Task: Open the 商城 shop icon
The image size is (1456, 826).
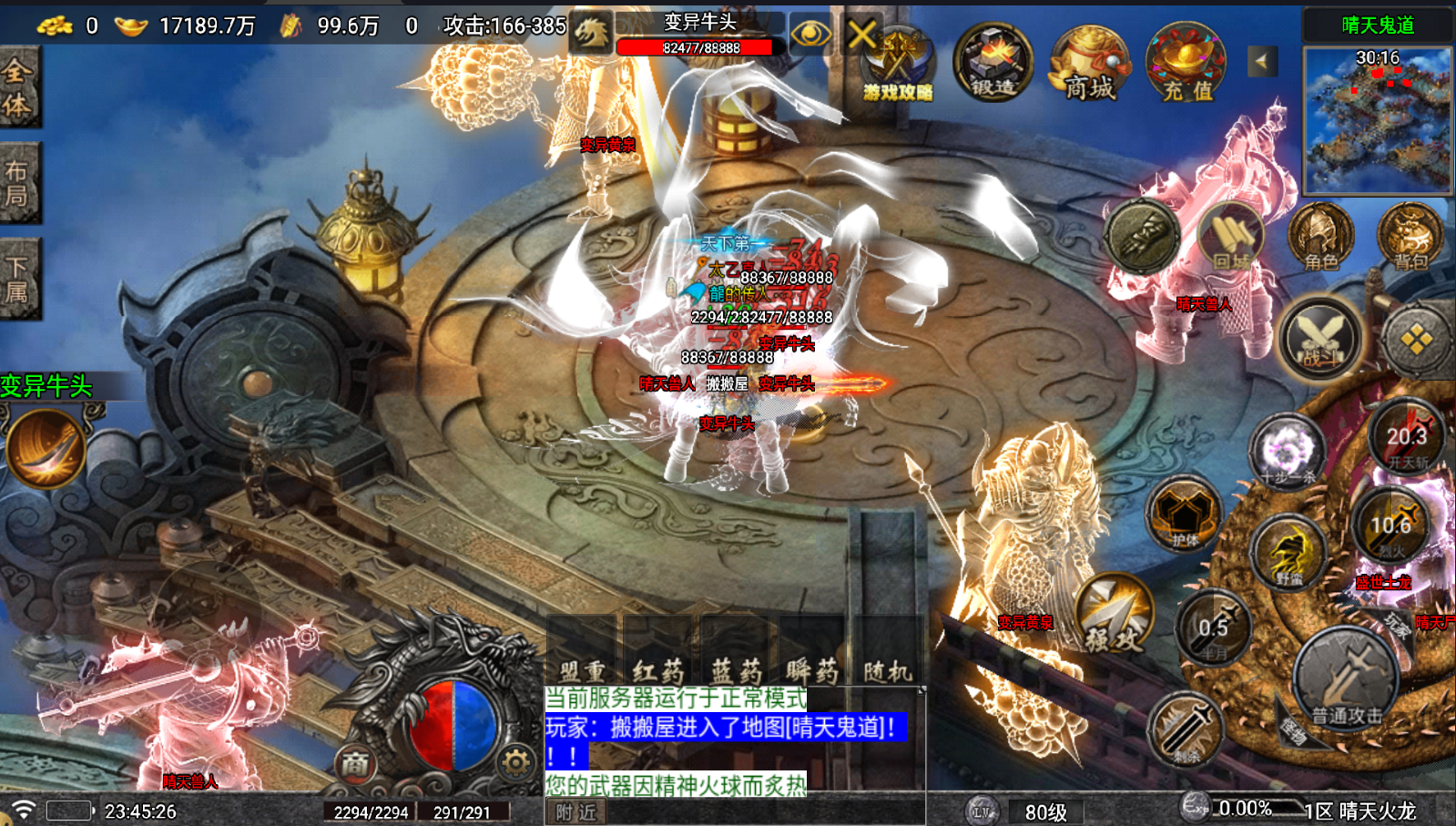Action: [1090, 62]
